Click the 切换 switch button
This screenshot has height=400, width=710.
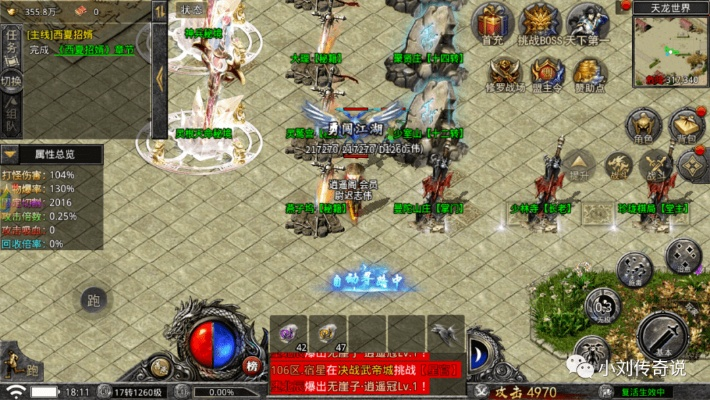(x=11, y=81)
